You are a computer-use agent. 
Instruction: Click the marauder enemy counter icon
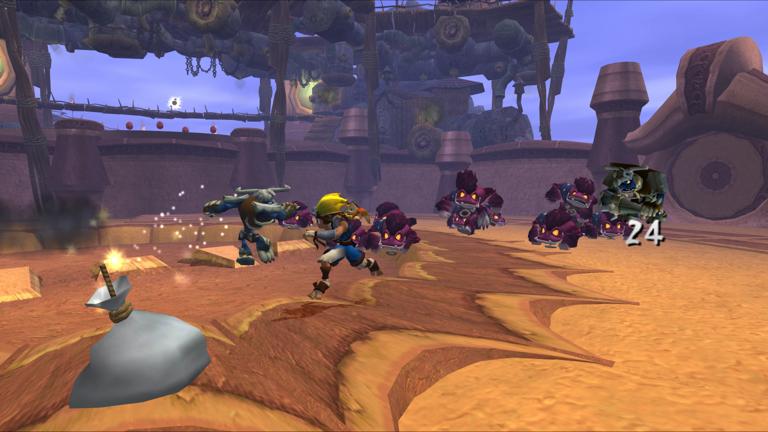[632, 194]
